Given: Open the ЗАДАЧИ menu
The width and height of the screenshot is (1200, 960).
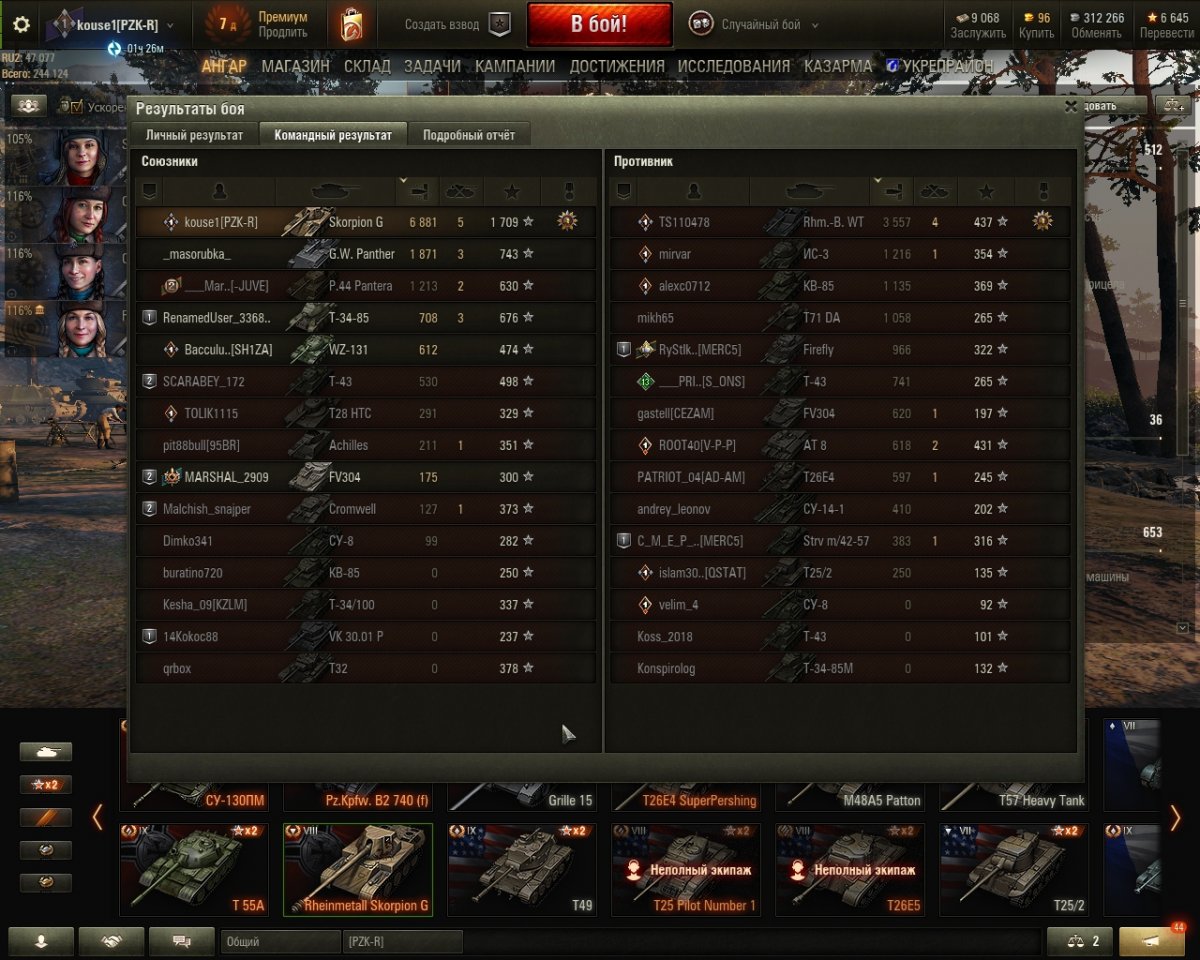Looking at the screenshot, I should [432, 66].
